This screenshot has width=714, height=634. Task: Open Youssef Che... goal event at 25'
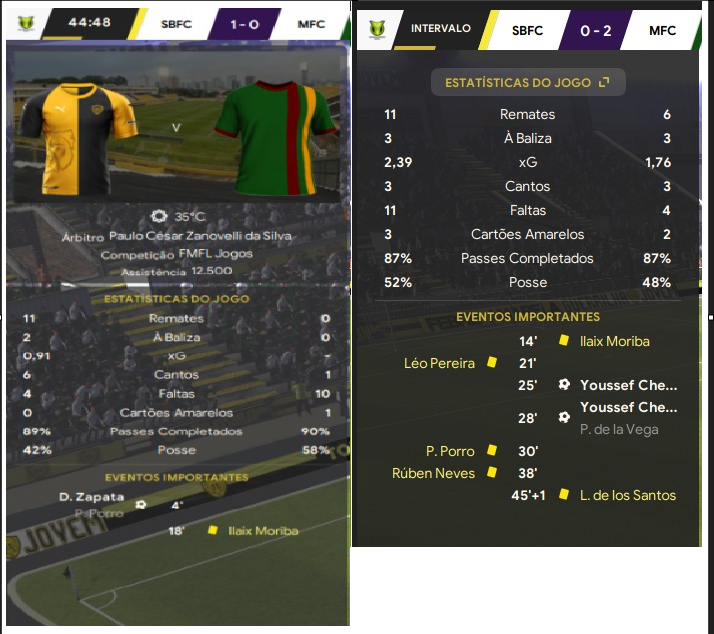[x=628, y=385]
